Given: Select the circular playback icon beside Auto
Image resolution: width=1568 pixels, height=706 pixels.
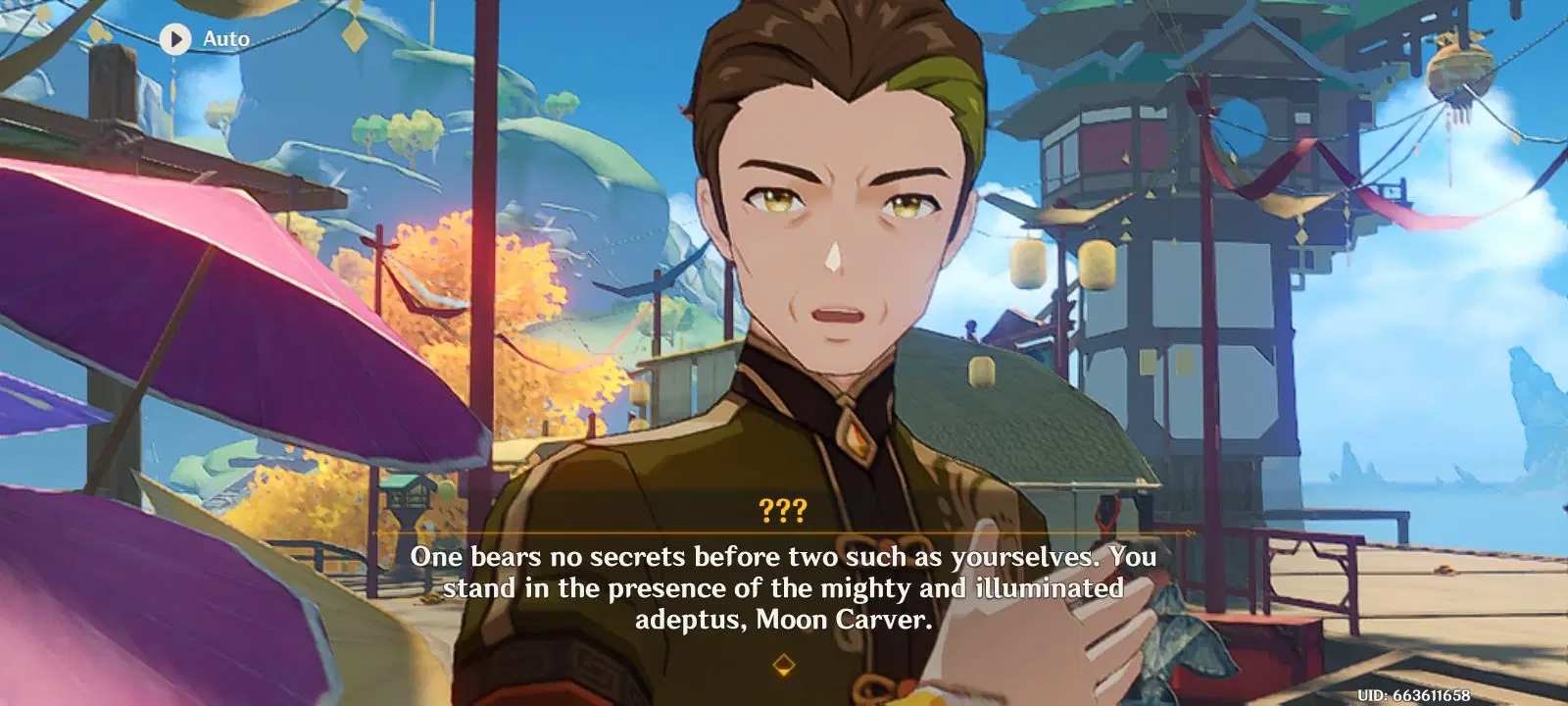Looking at the screenshot, I should coord(176,39).
